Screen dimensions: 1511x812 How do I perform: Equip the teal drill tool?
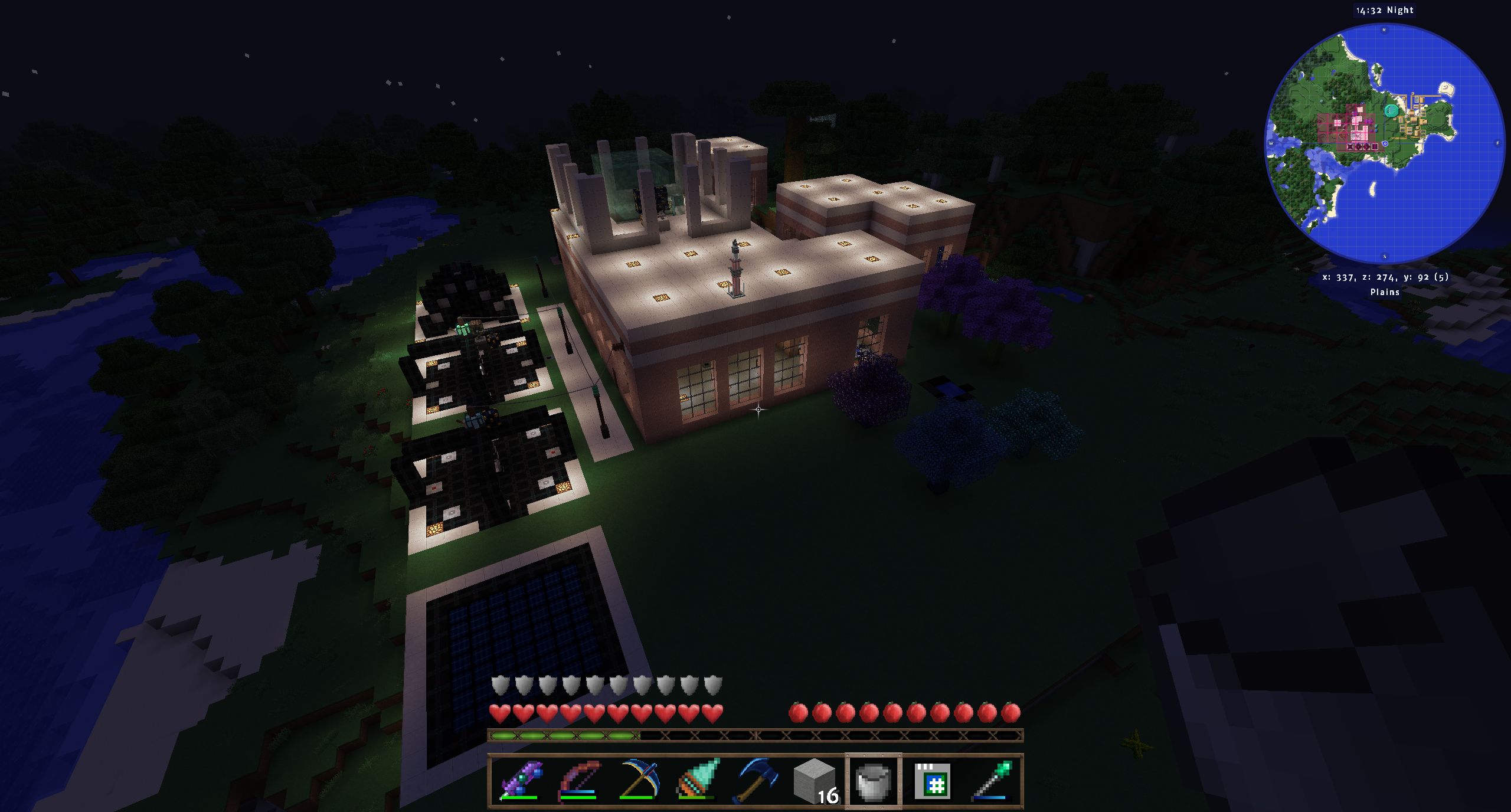click(696, 780)
